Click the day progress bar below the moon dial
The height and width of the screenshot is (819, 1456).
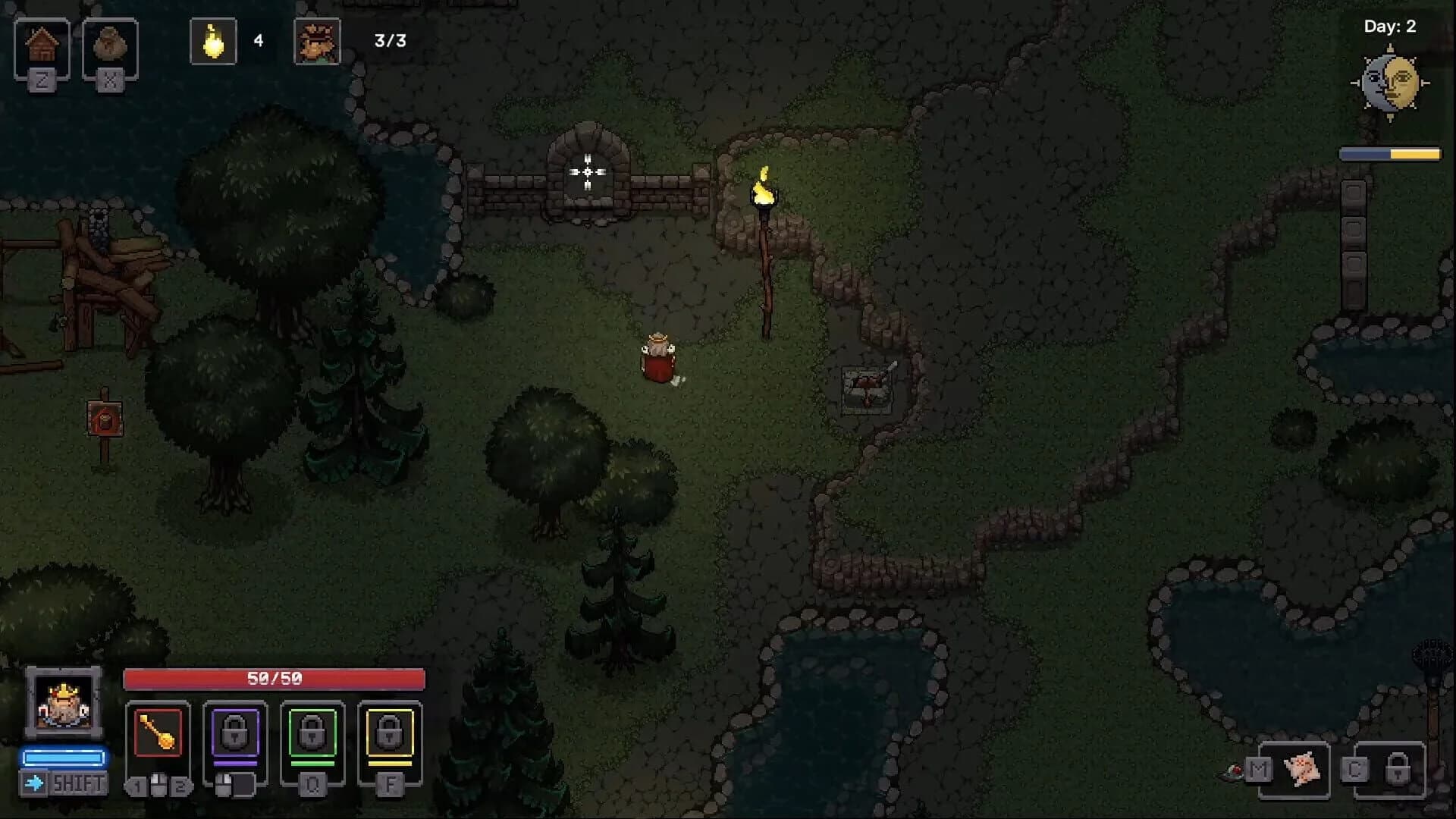point(1389,154)
